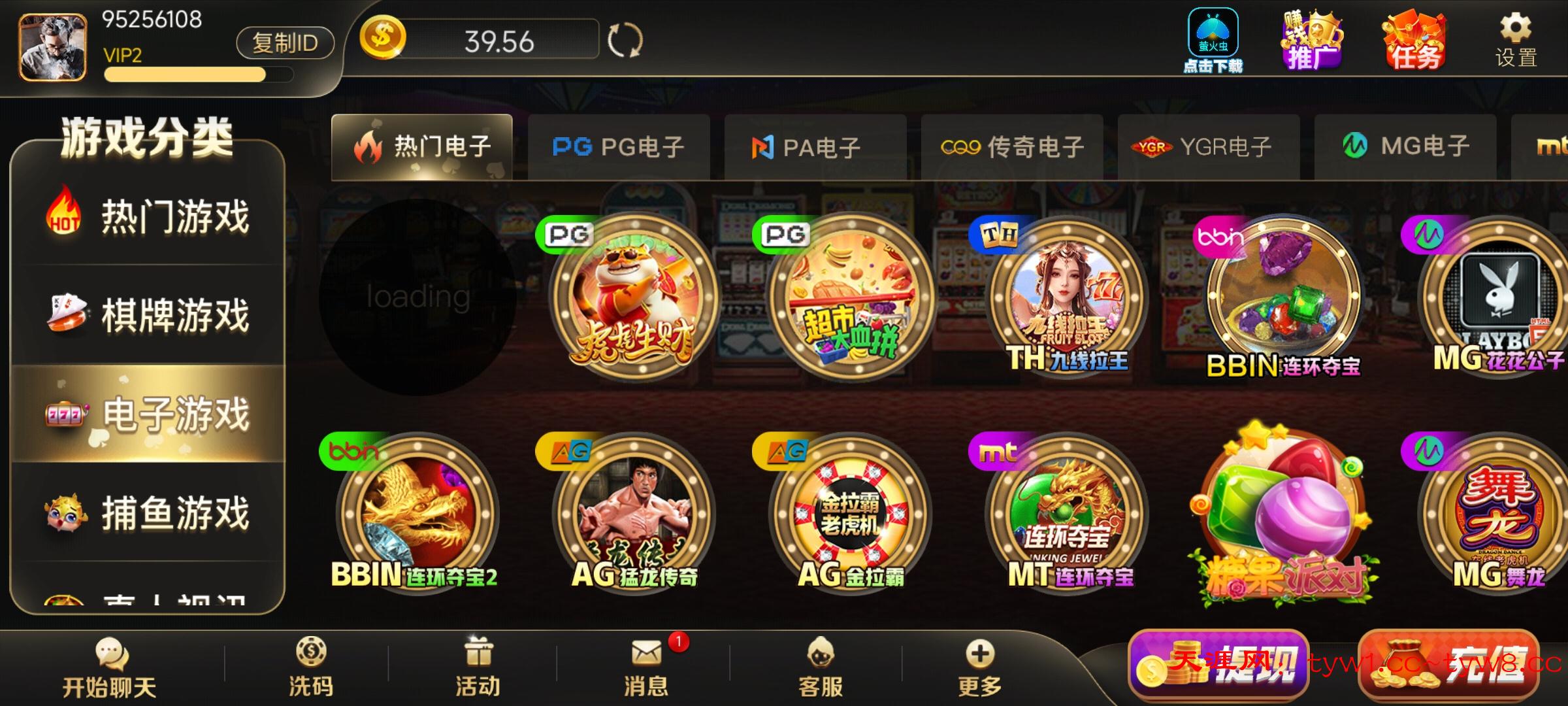Contact 客服 customer service
The height and width of the screenshot is (706, 1568).
[821, 668]
